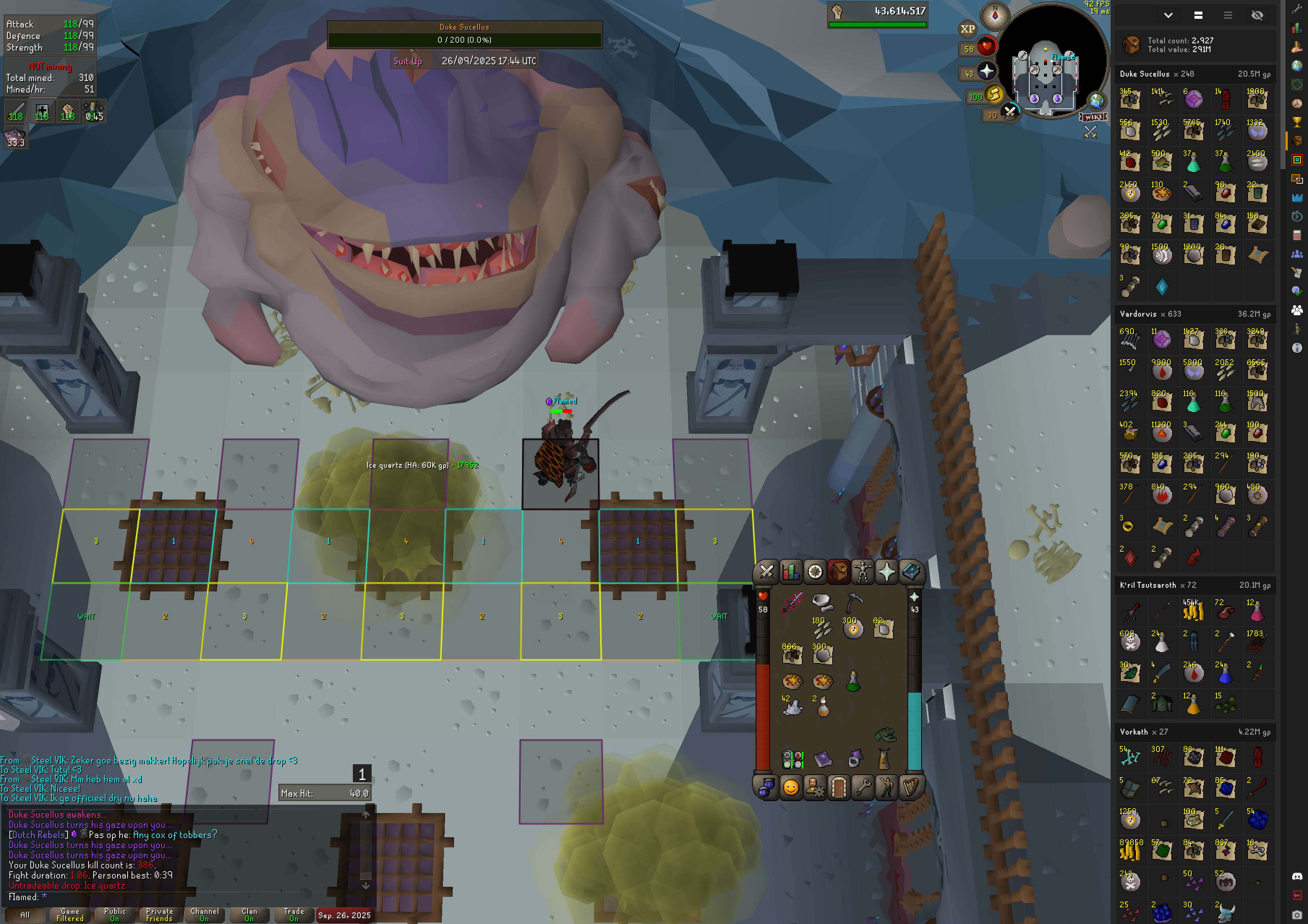The image size is (1308, 924).
Task: Open the Spellbook tab
Action: (x=911, y=572)
